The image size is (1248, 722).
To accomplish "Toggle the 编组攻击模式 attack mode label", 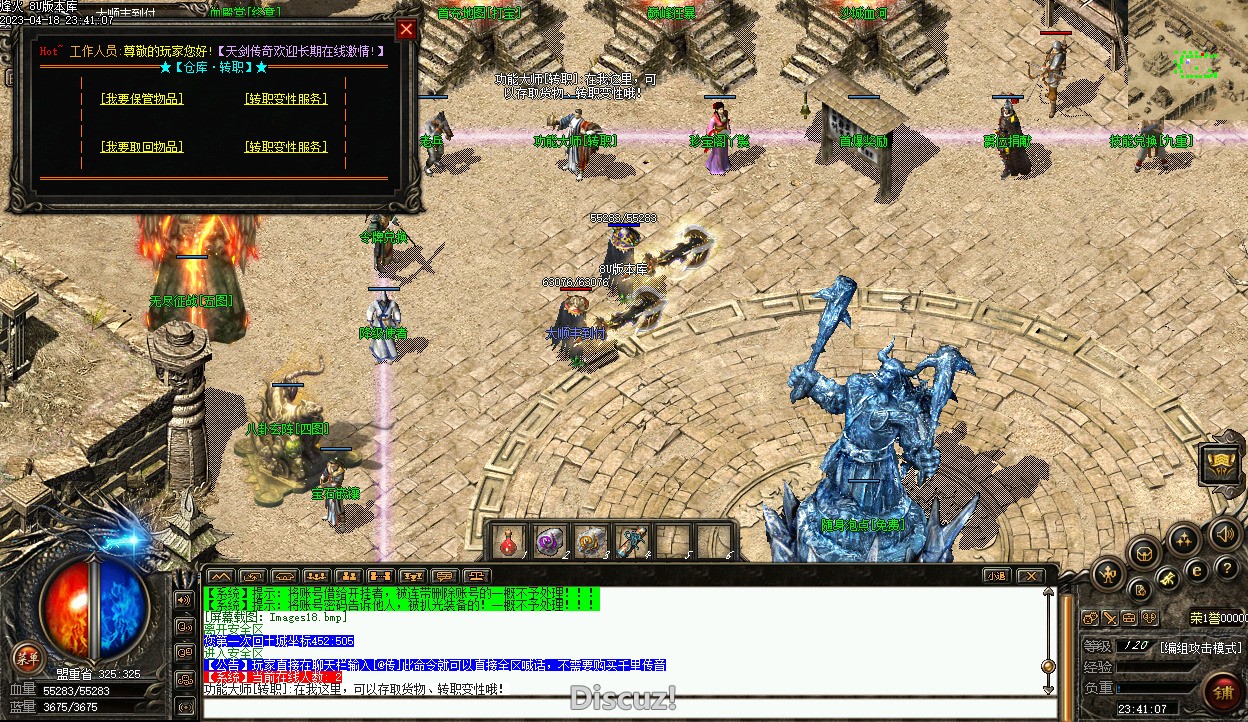I will click(1201, 647).
